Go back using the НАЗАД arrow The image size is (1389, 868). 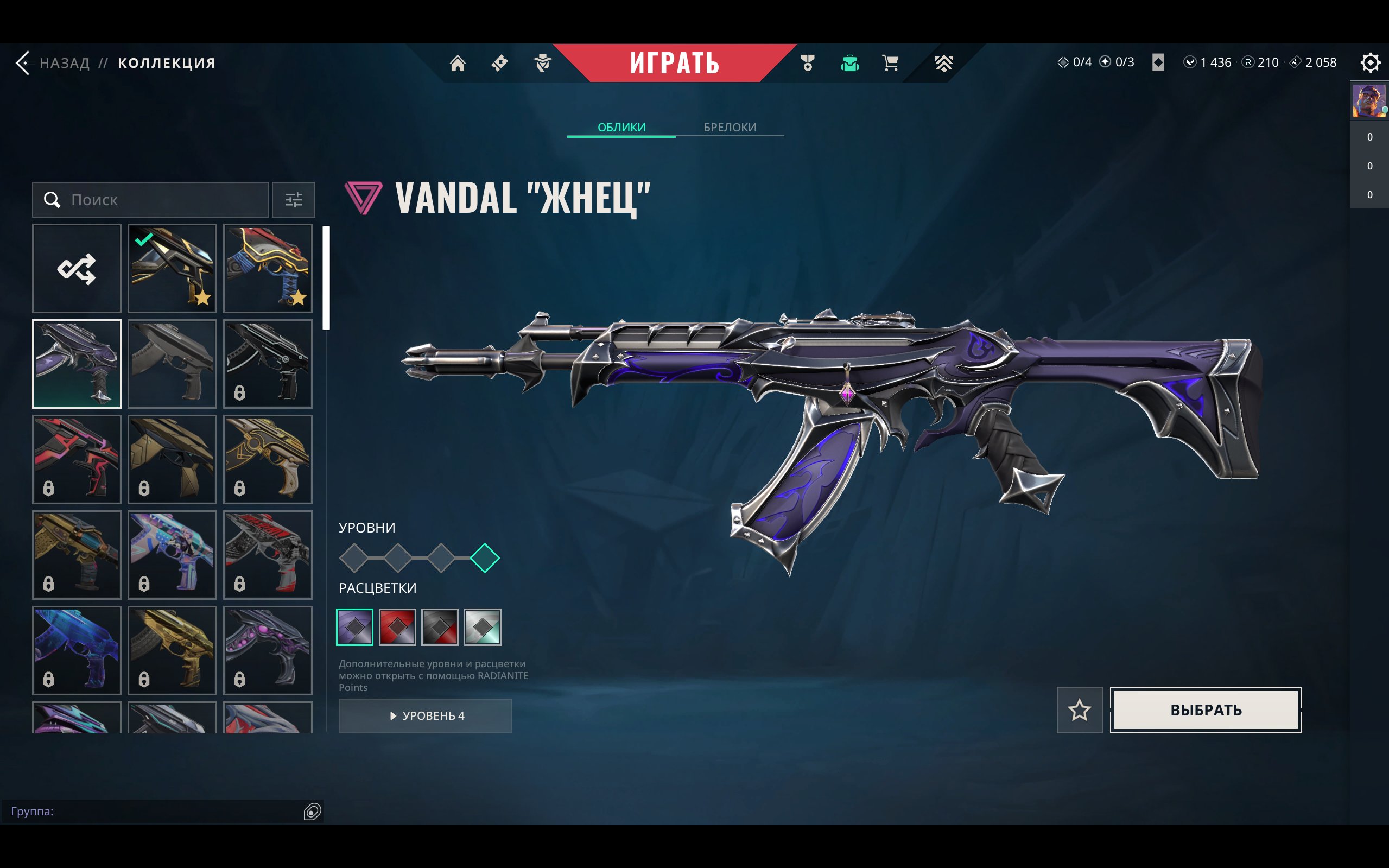click(23, 62)
